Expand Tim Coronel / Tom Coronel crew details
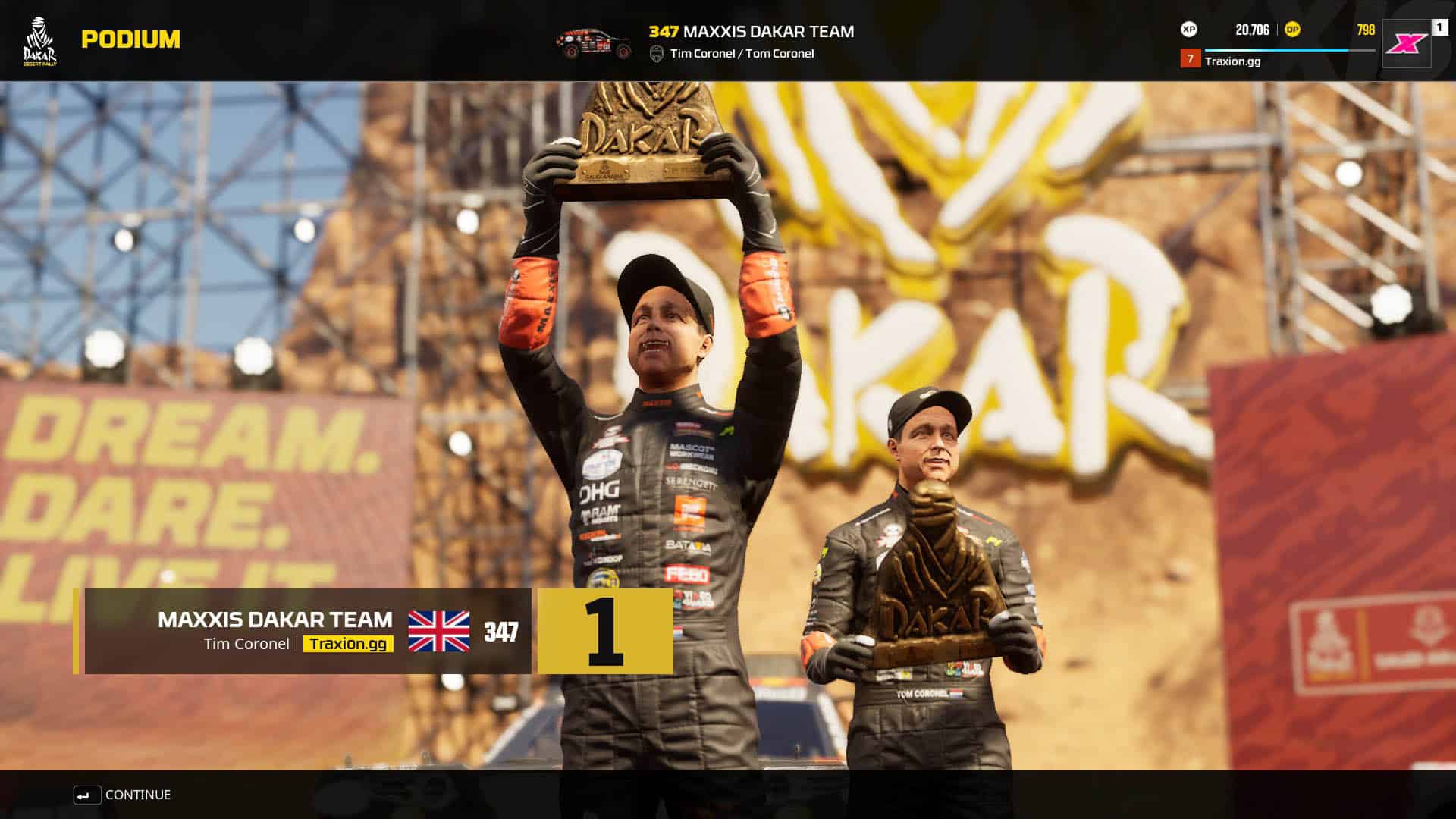Screen dimensions: 1456x819 point(742,54)
